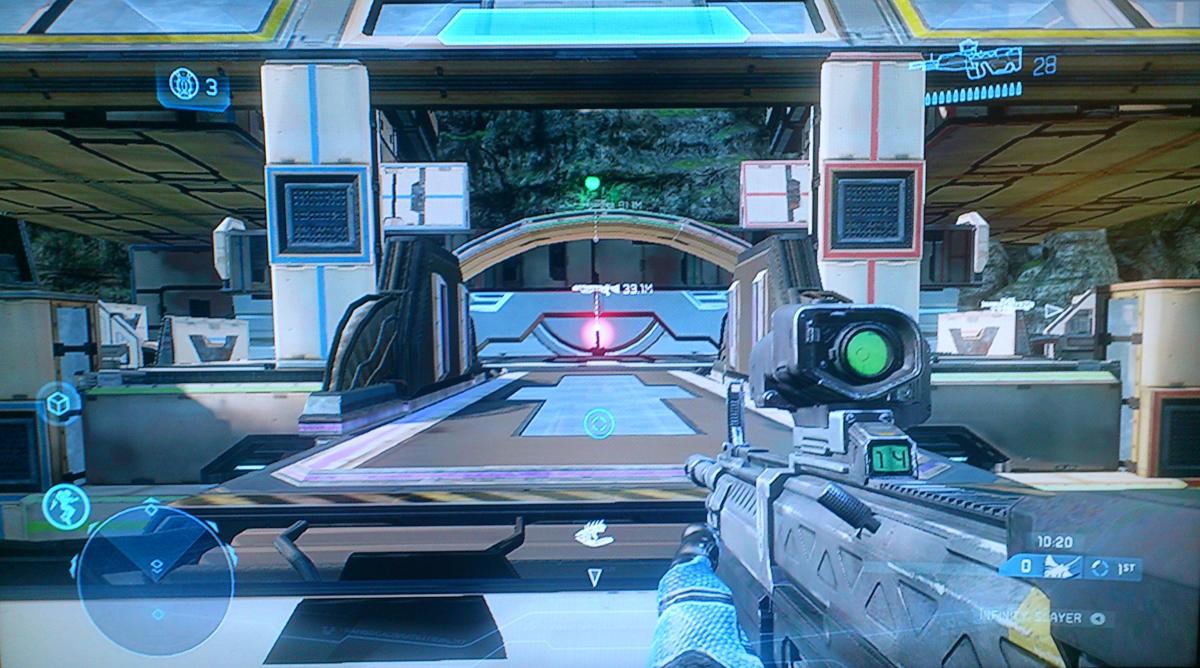The image size is (1200, 668).
Task: Click the team emblem on the score panel
Action: [1060, 568]
